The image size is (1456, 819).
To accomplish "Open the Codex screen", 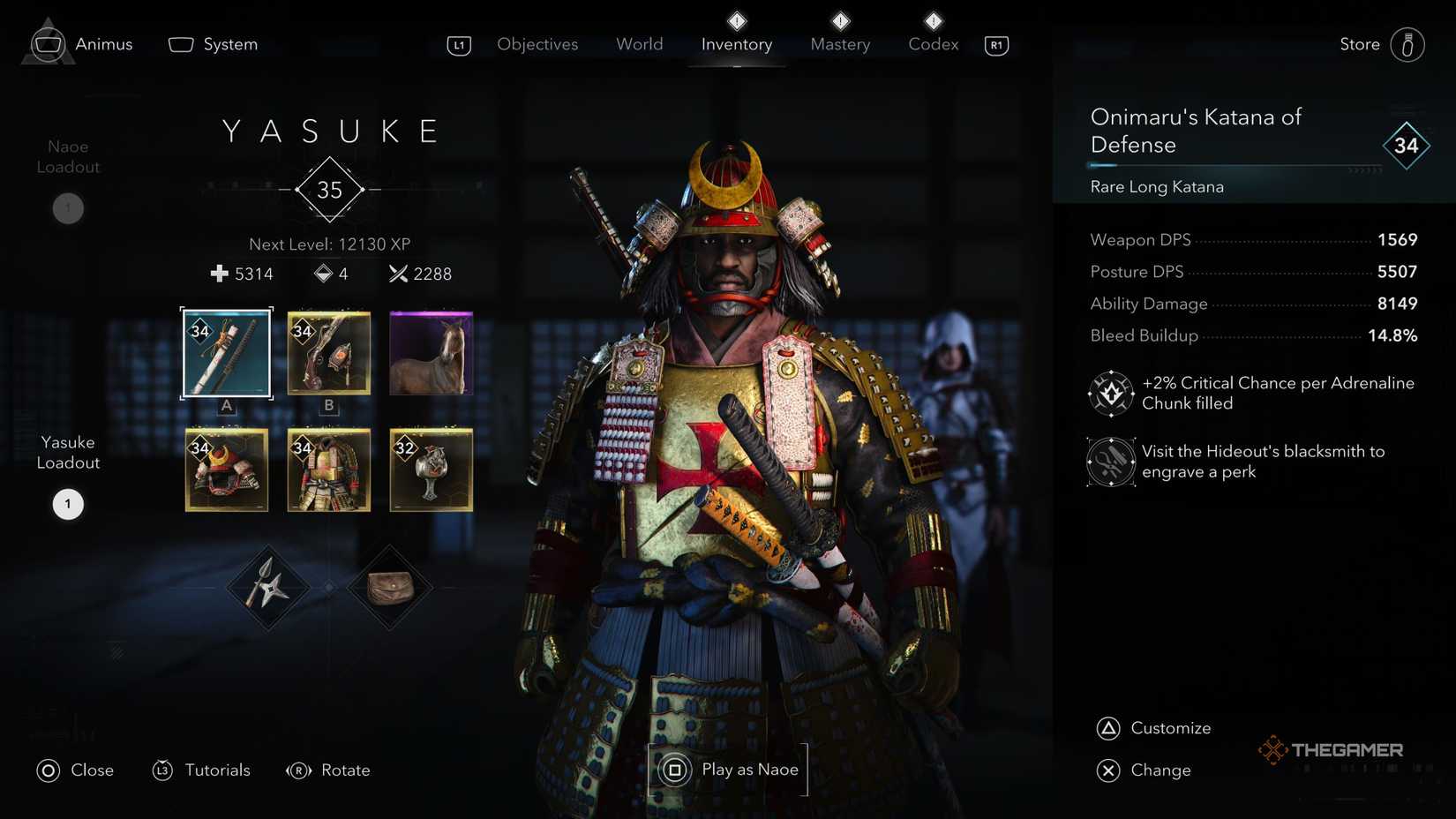I will pyautogui.click(x=932, y=43).
